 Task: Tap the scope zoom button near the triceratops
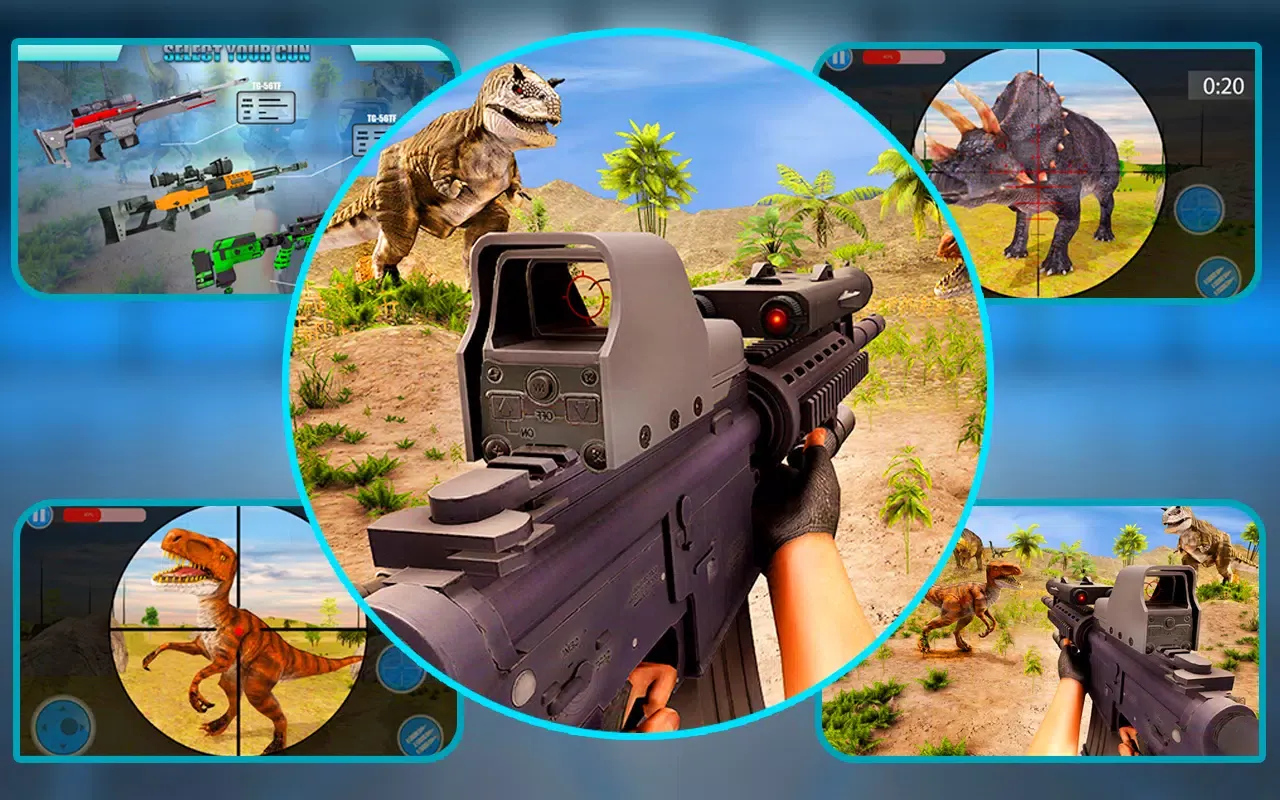click(x=1199, y=207)
